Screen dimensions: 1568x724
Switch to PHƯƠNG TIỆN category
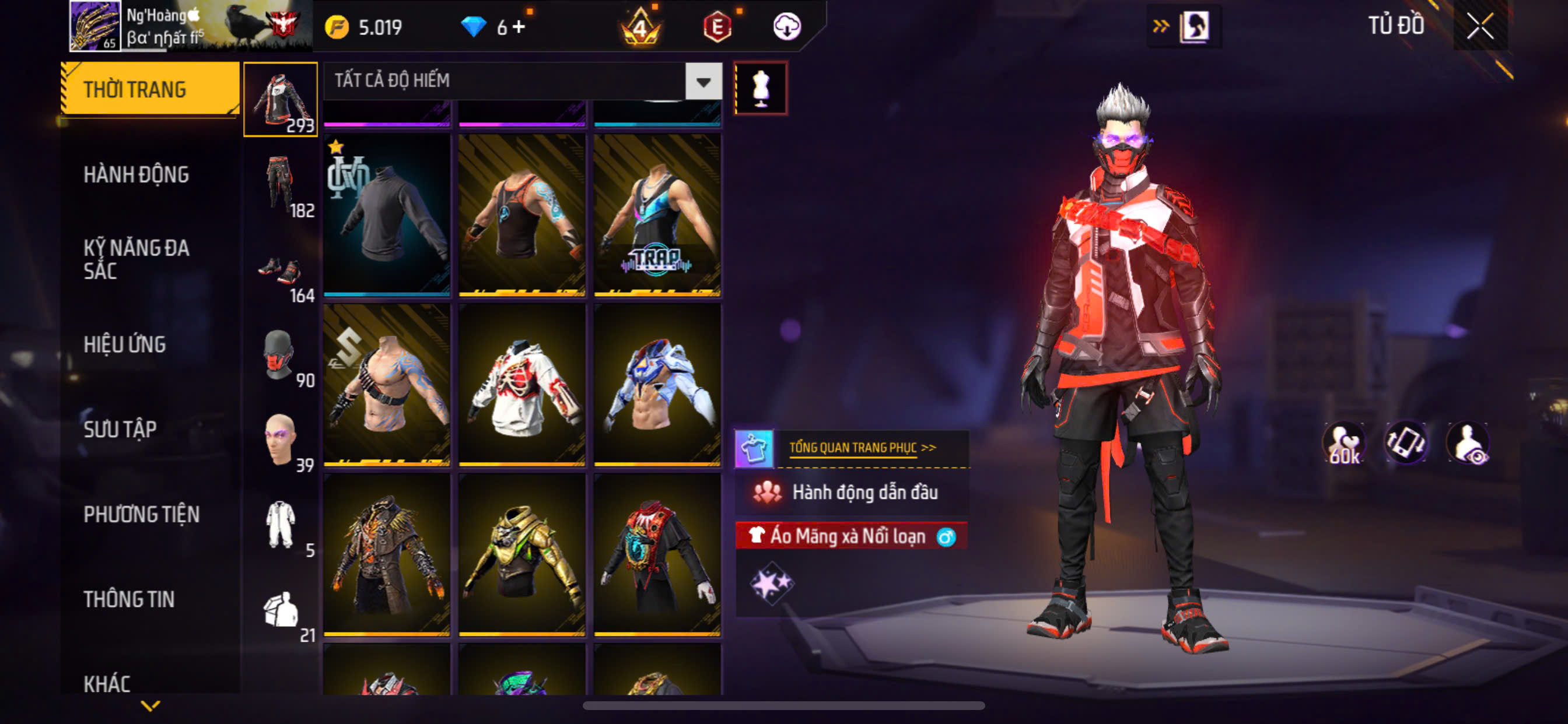coord(141,515)
